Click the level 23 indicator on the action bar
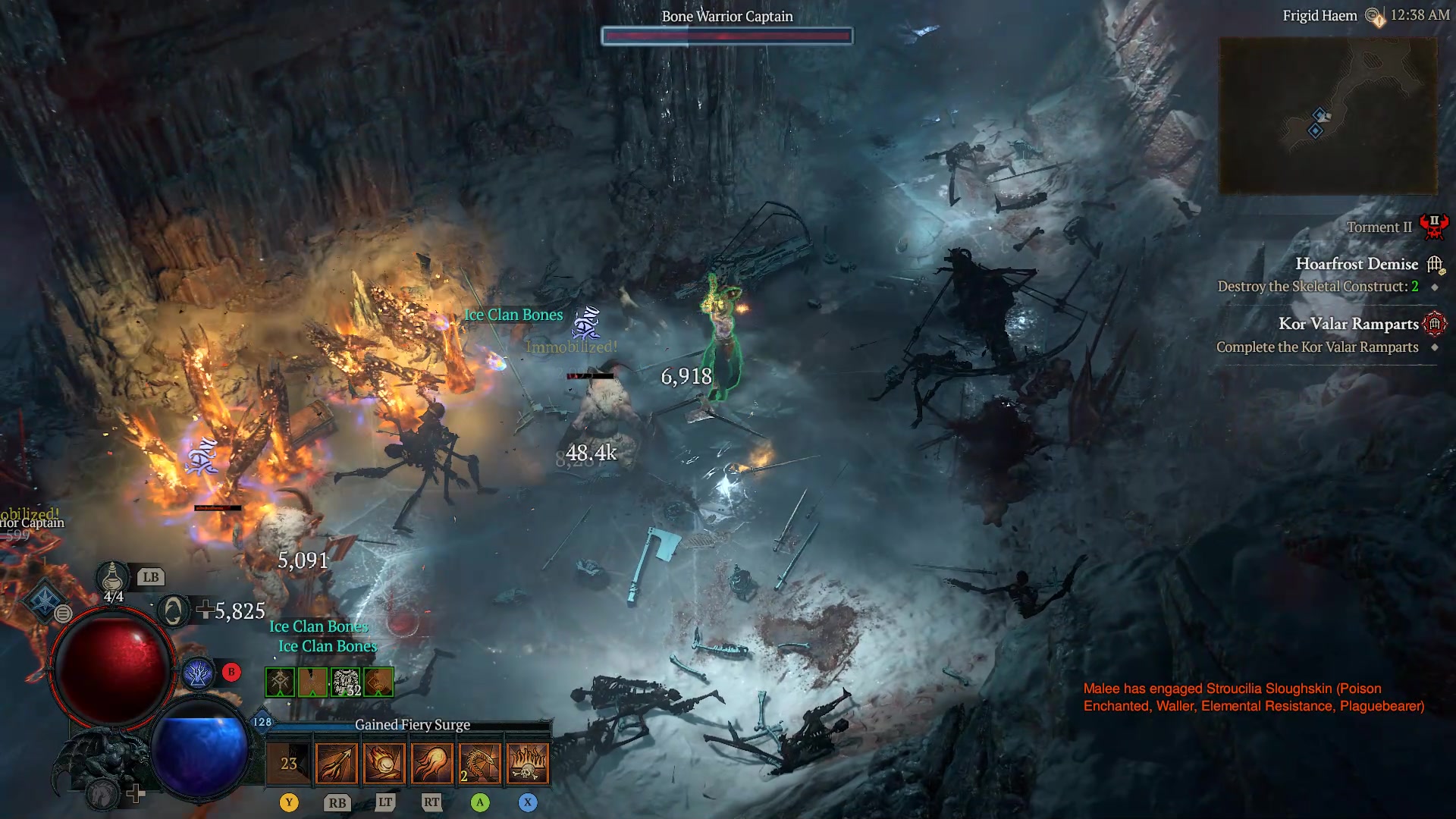 [289, 763]
